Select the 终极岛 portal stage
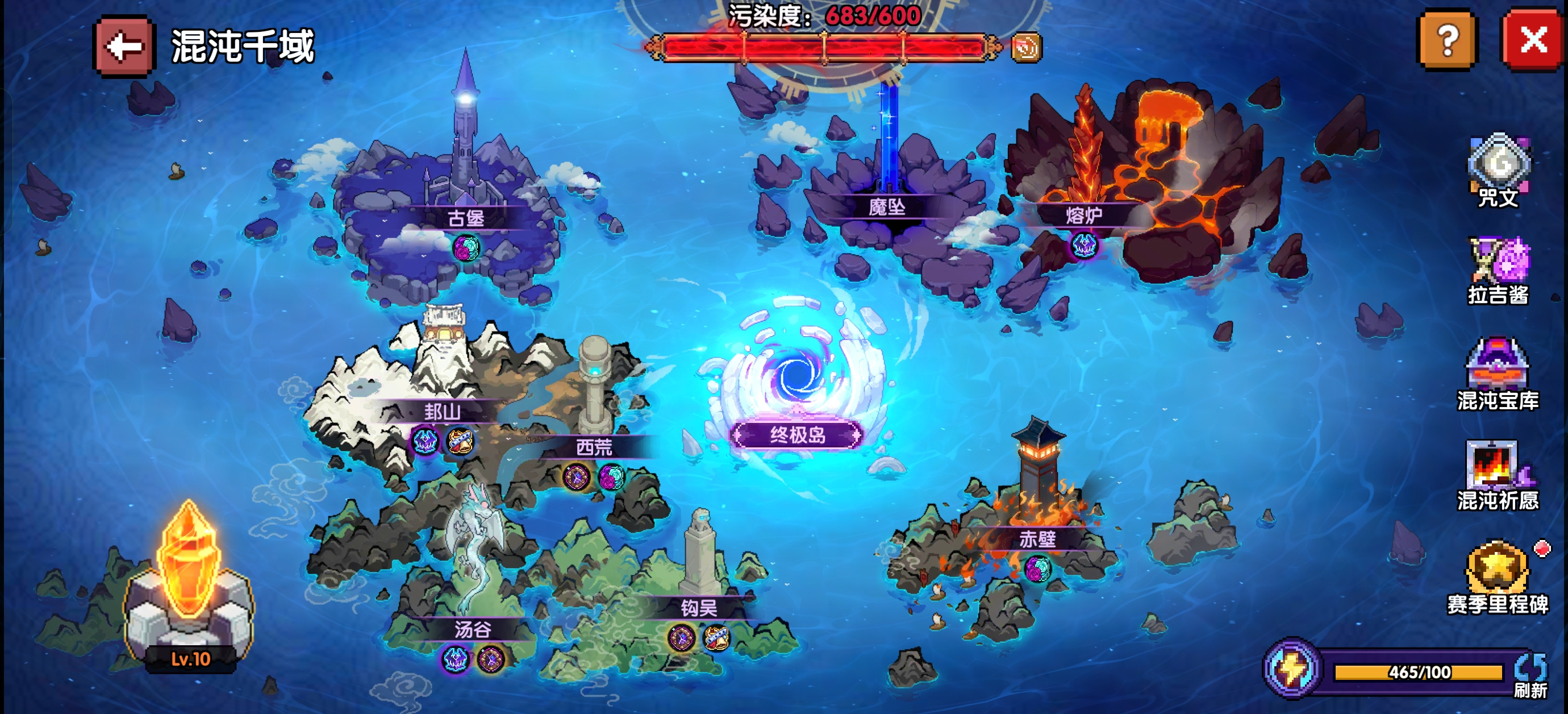Screen dimensions: 1568x714 (x=798, y=434)
